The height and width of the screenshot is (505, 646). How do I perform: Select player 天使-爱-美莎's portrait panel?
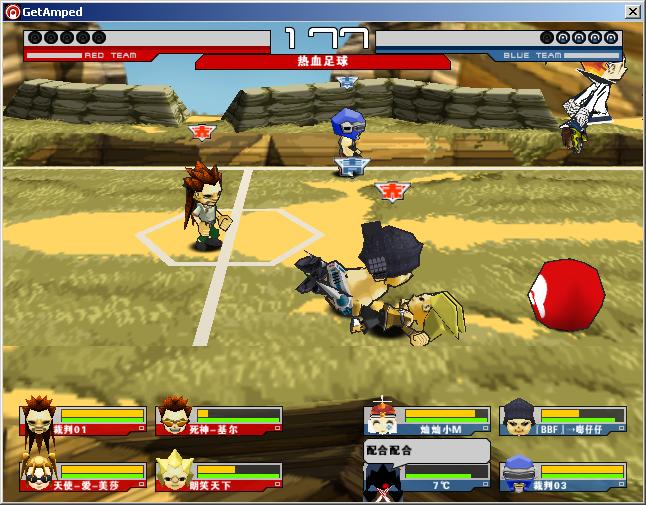pyautogui.click(x=83, y=476)
